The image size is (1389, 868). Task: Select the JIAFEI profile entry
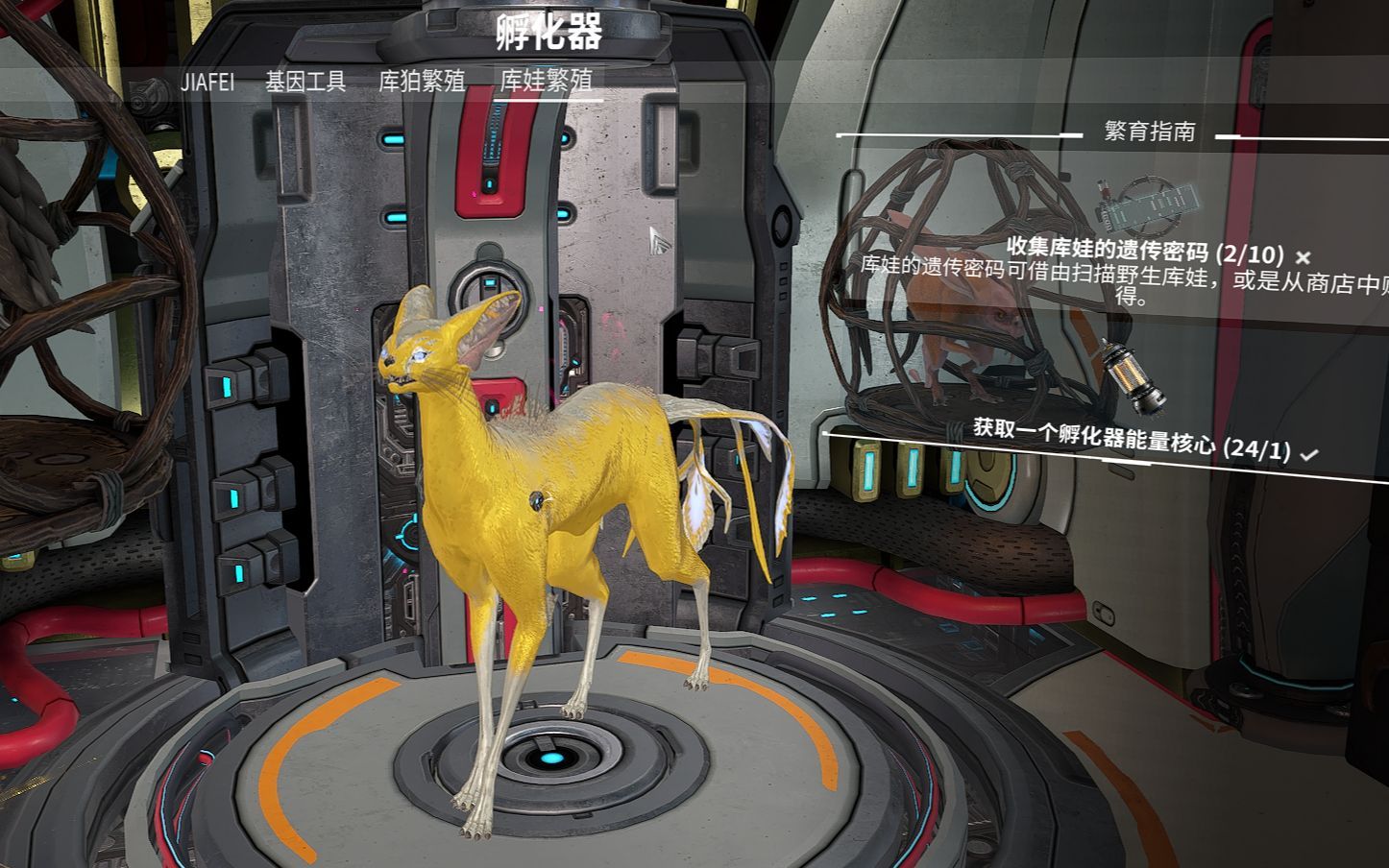pyautogui.click(x=208, y=83)
